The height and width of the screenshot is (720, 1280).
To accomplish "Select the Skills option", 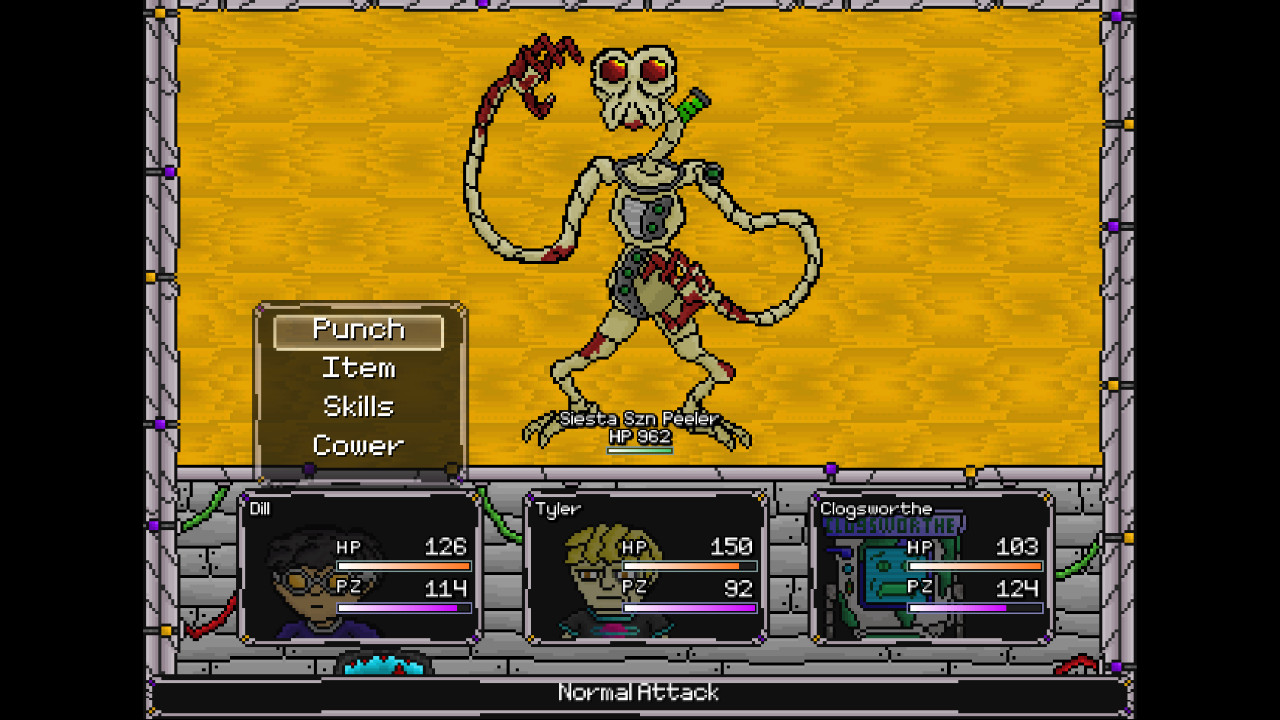I will click(357, 406).
